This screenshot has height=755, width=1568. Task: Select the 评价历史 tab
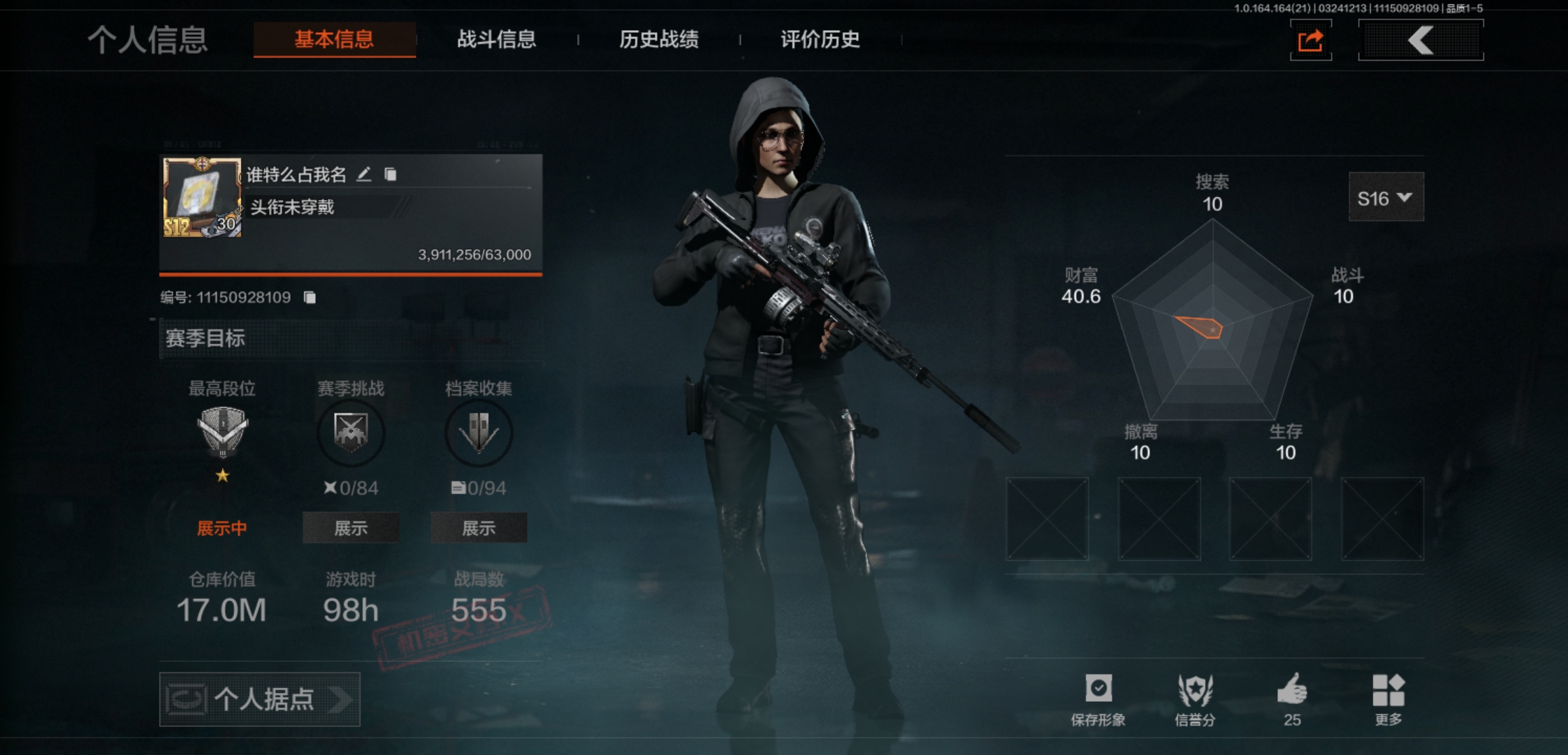click(820, 39)
